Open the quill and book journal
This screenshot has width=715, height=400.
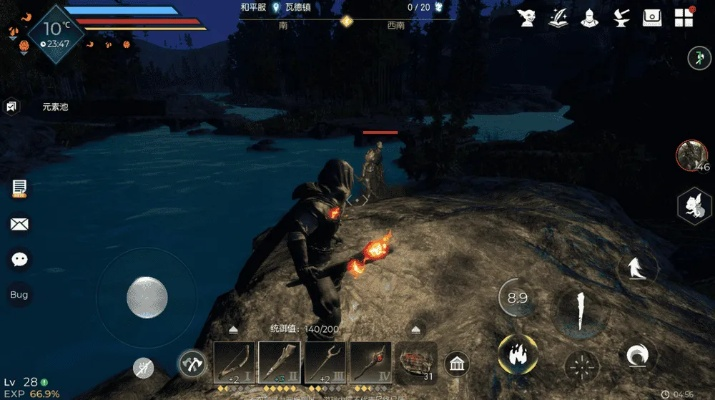coord(558,17)
